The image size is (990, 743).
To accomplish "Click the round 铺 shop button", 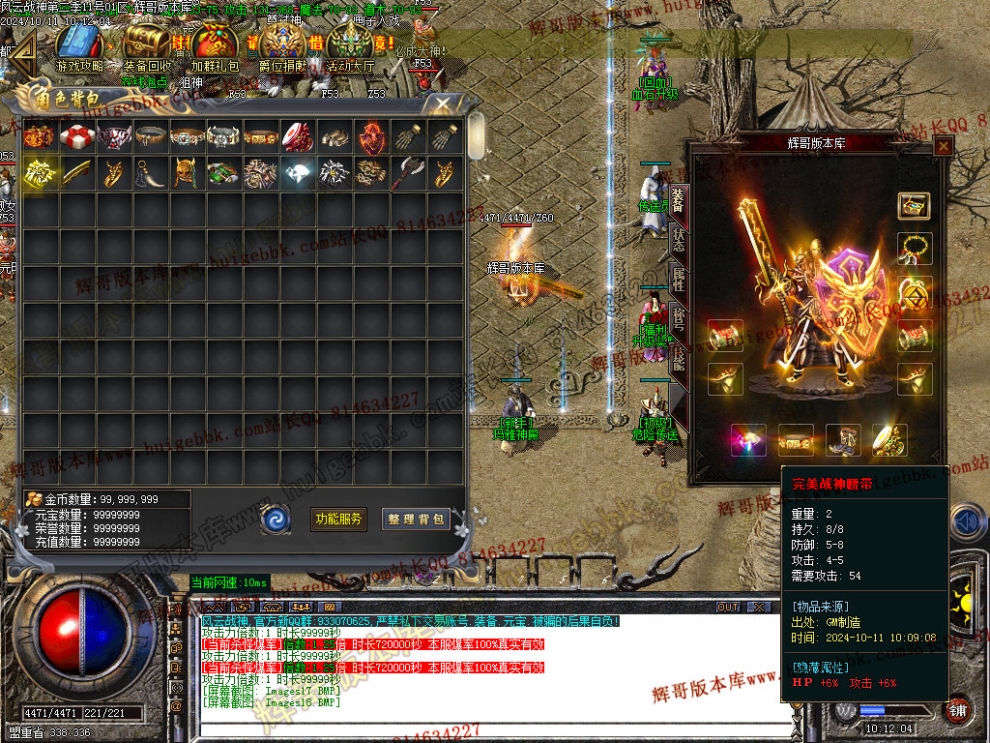I will pos(960,709).
